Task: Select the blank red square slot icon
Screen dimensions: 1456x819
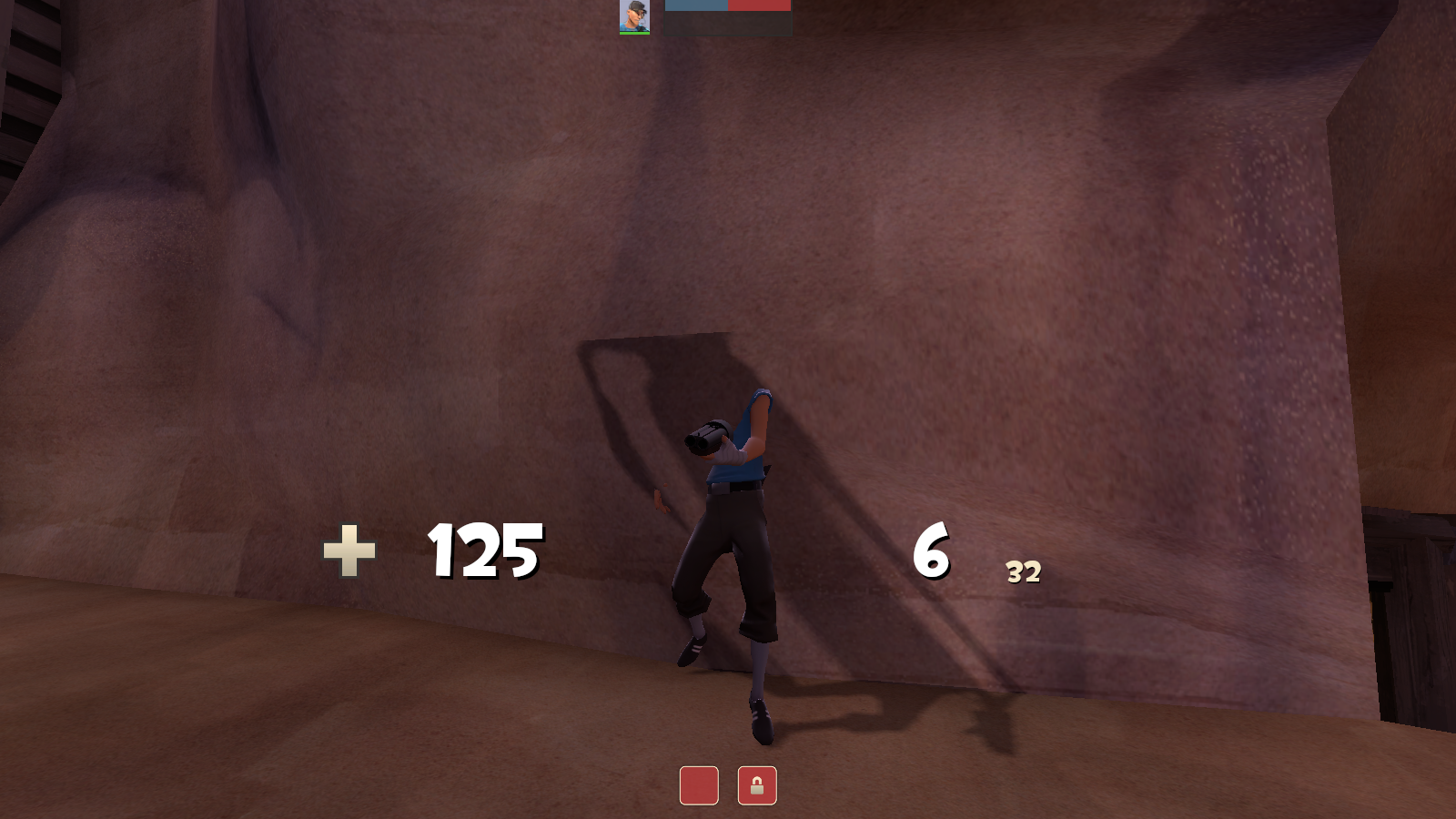Action: 699,784
